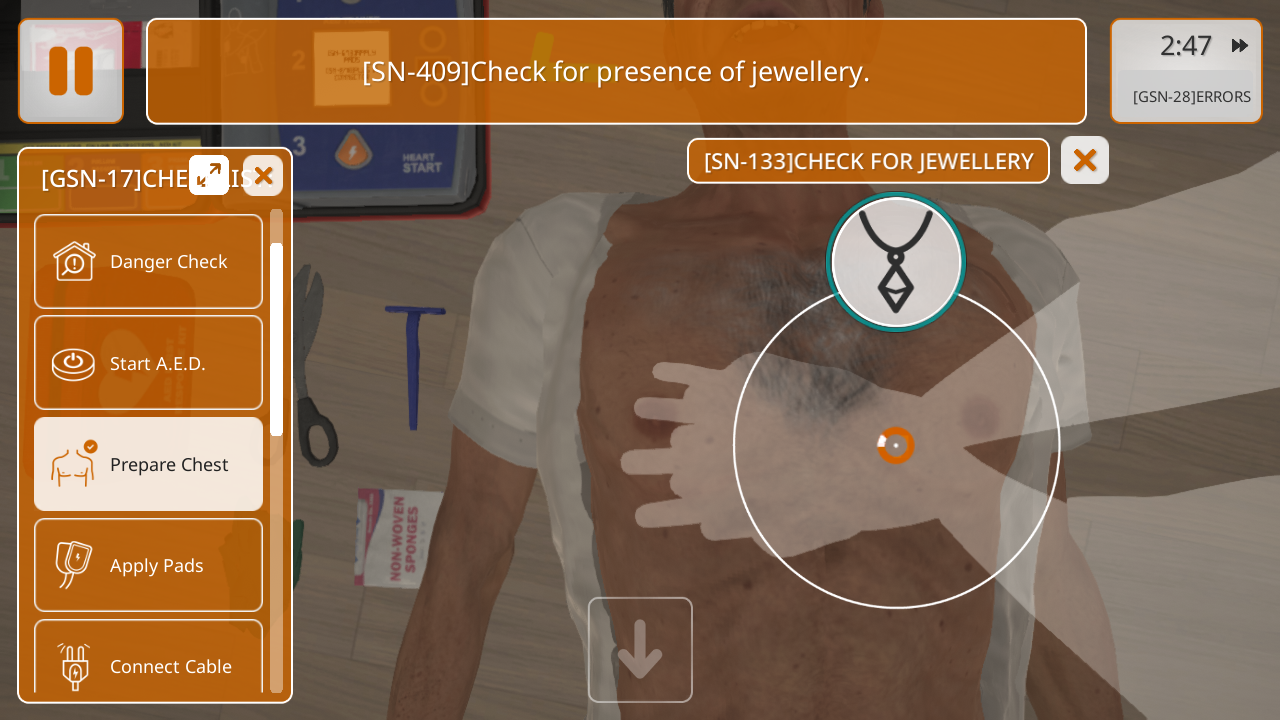This screenshot has height=720, width=1280.
Task: Pause the simulation with the pause button
Action: click(71, 71)
